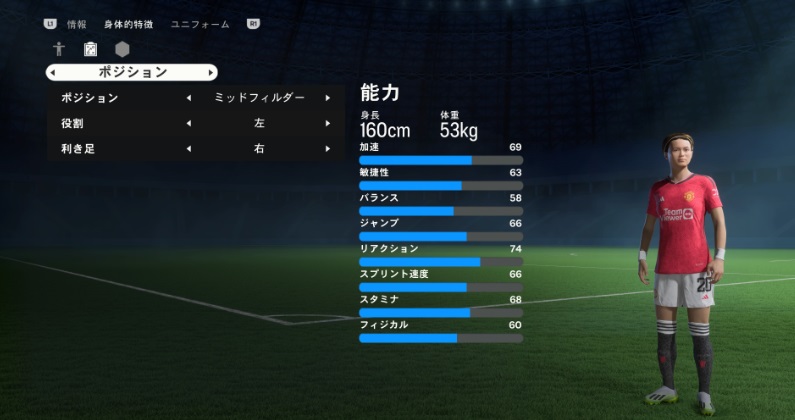This screenshot has height=420, width=795.
Task: Open the 身体的特徴 tab
Action: (x=128, y=23)
